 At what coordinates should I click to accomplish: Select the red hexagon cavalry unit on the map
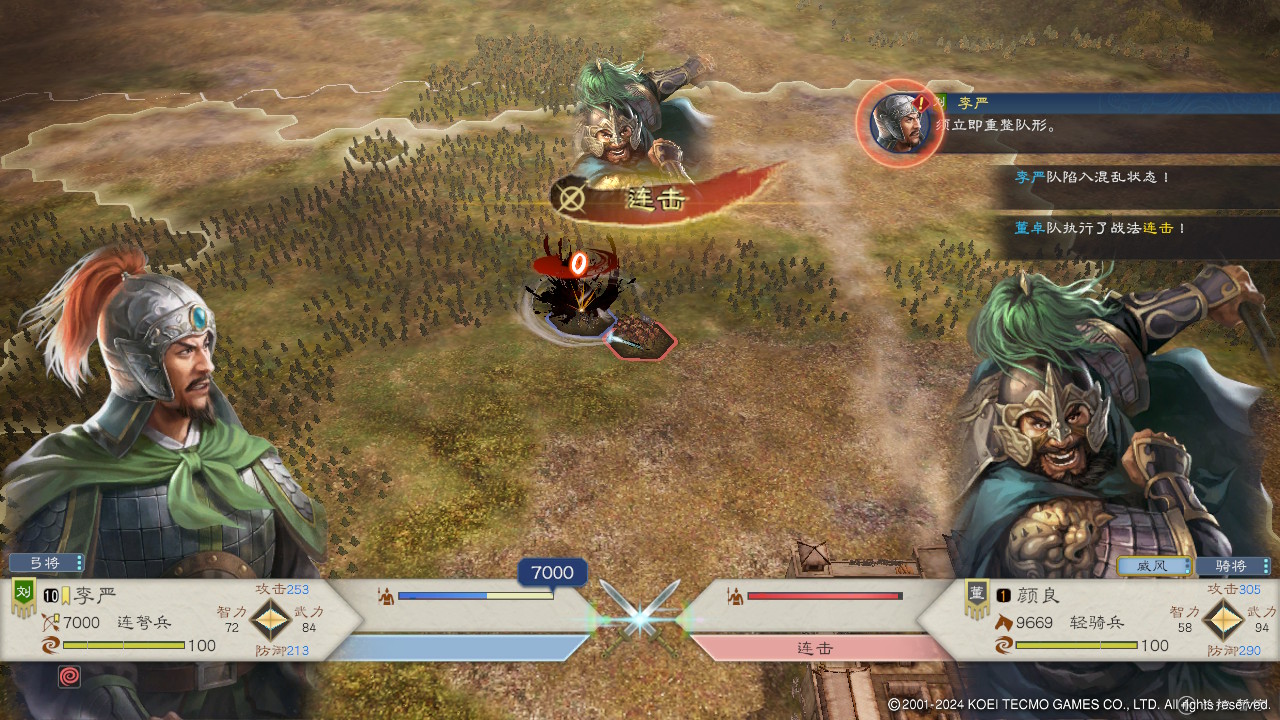(642, 338)
